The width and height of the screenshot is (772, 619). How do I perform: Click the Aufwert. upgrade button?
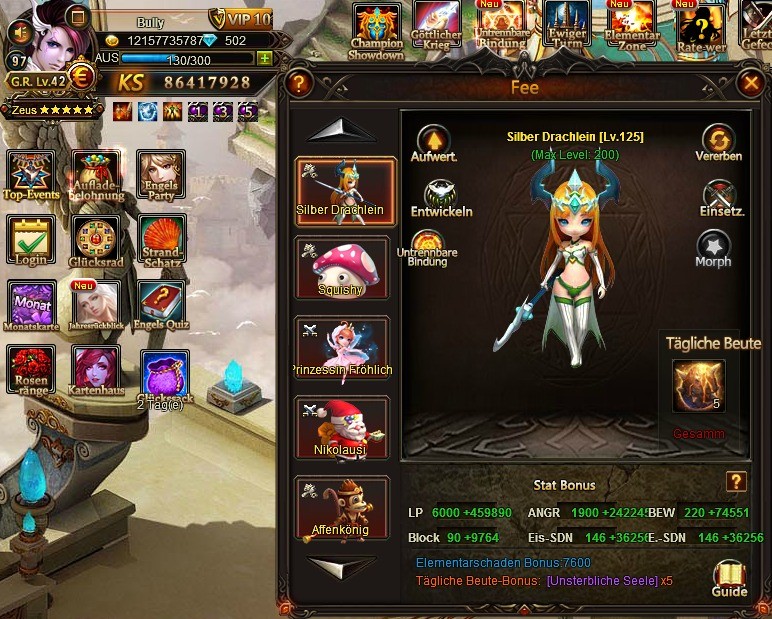[x=433, y=141]
